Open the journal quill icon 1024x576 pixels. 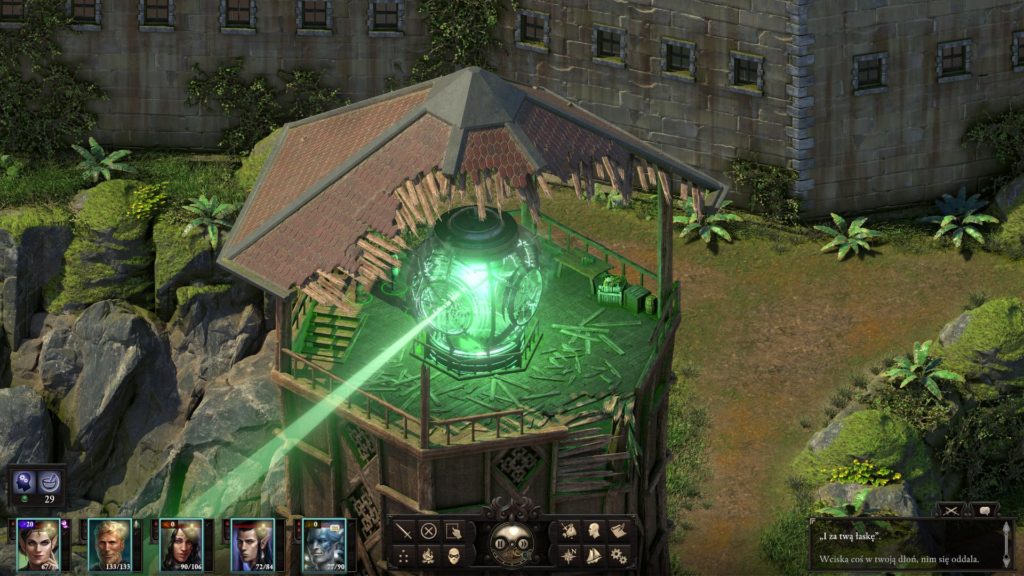coord(618,531)
